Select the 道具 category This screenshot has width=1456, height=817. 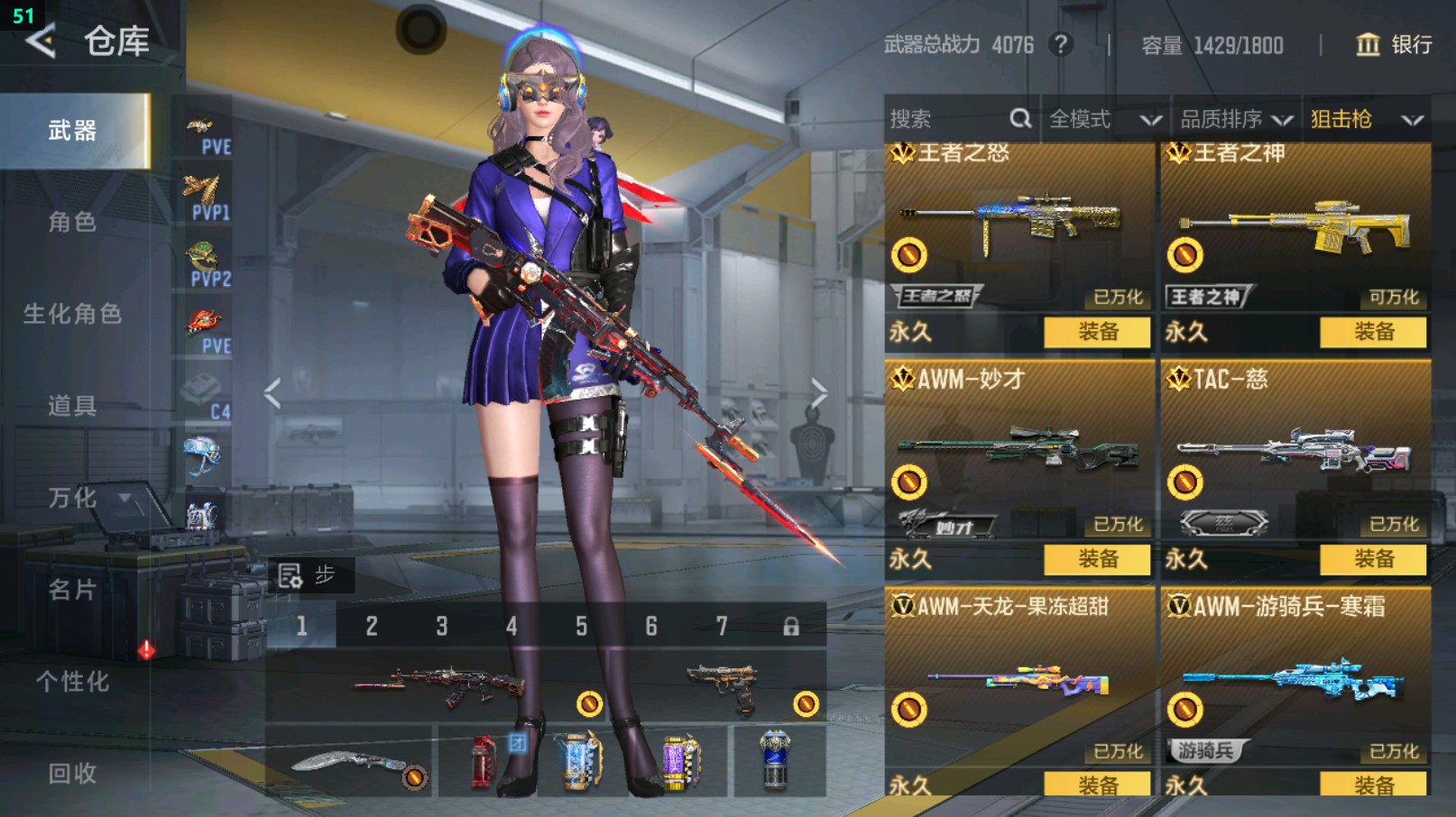(72, 406)
